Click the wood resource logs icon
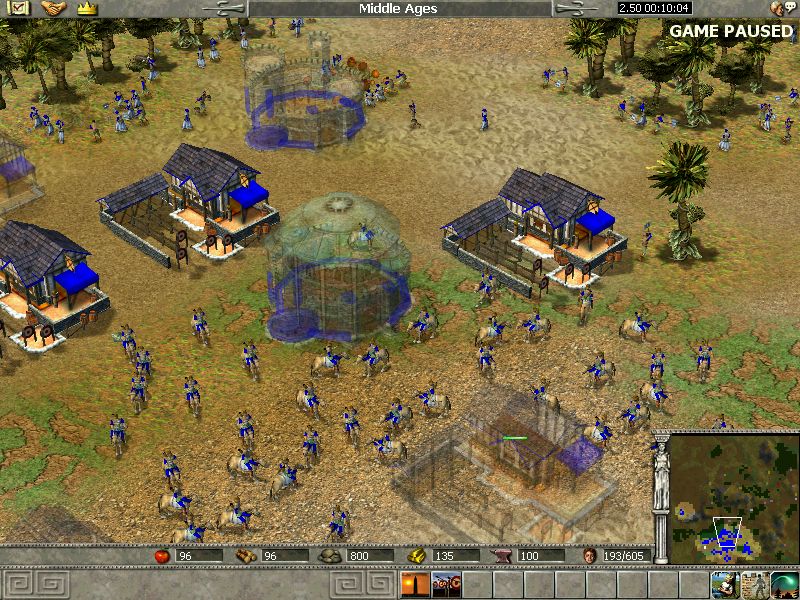The width and height of the screenshot is (800, 600). (x=246, y=555)
